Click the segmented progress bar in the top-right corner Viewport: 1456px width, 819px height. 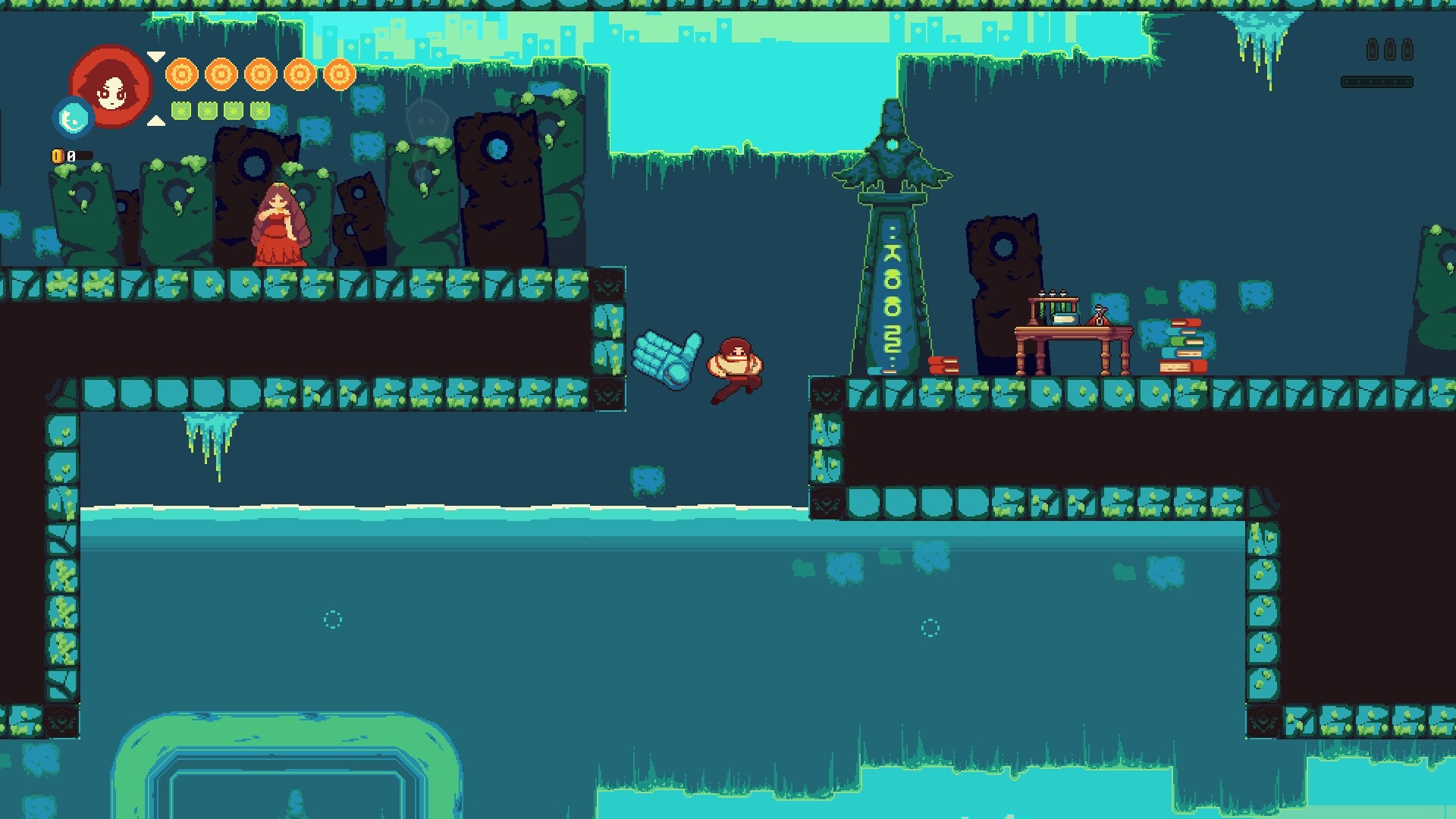click(1376, 80)
